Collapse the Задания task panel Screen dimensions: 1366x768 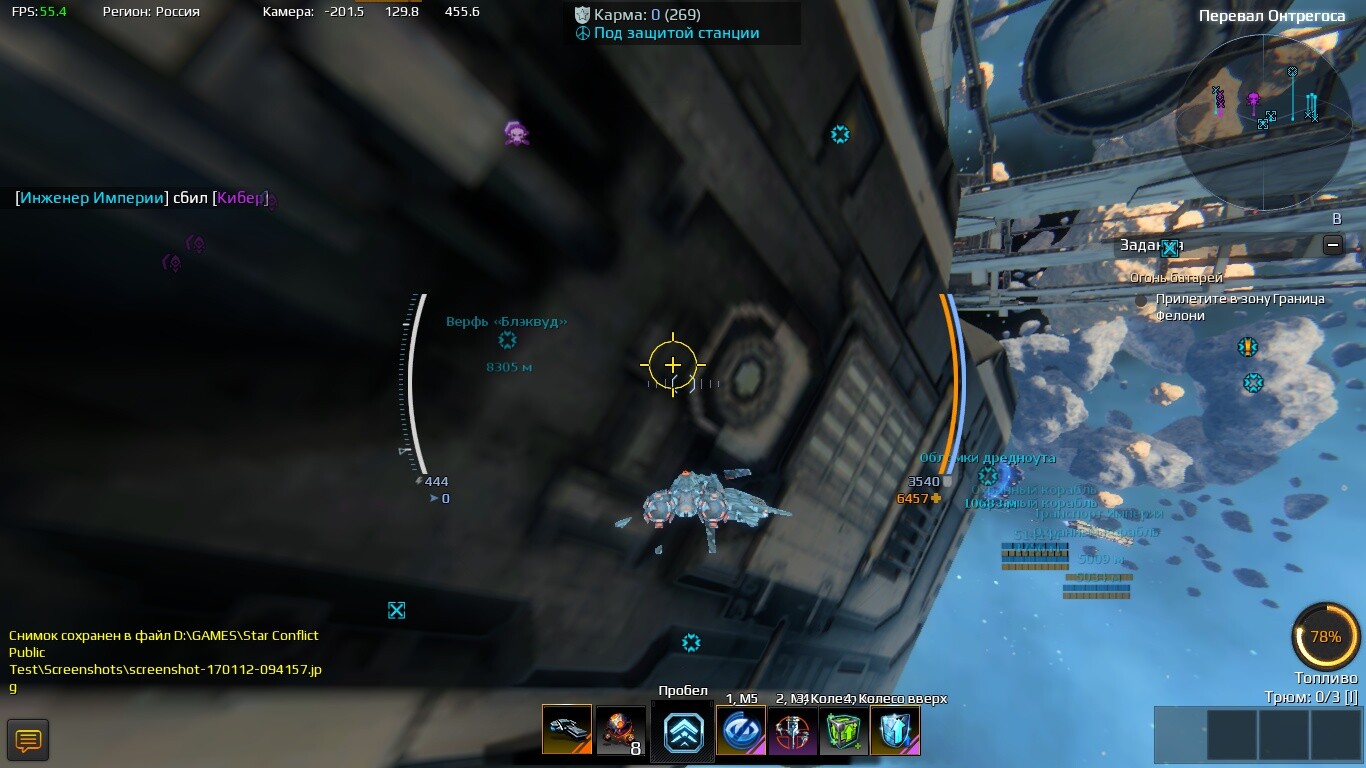click(1332, 245)
